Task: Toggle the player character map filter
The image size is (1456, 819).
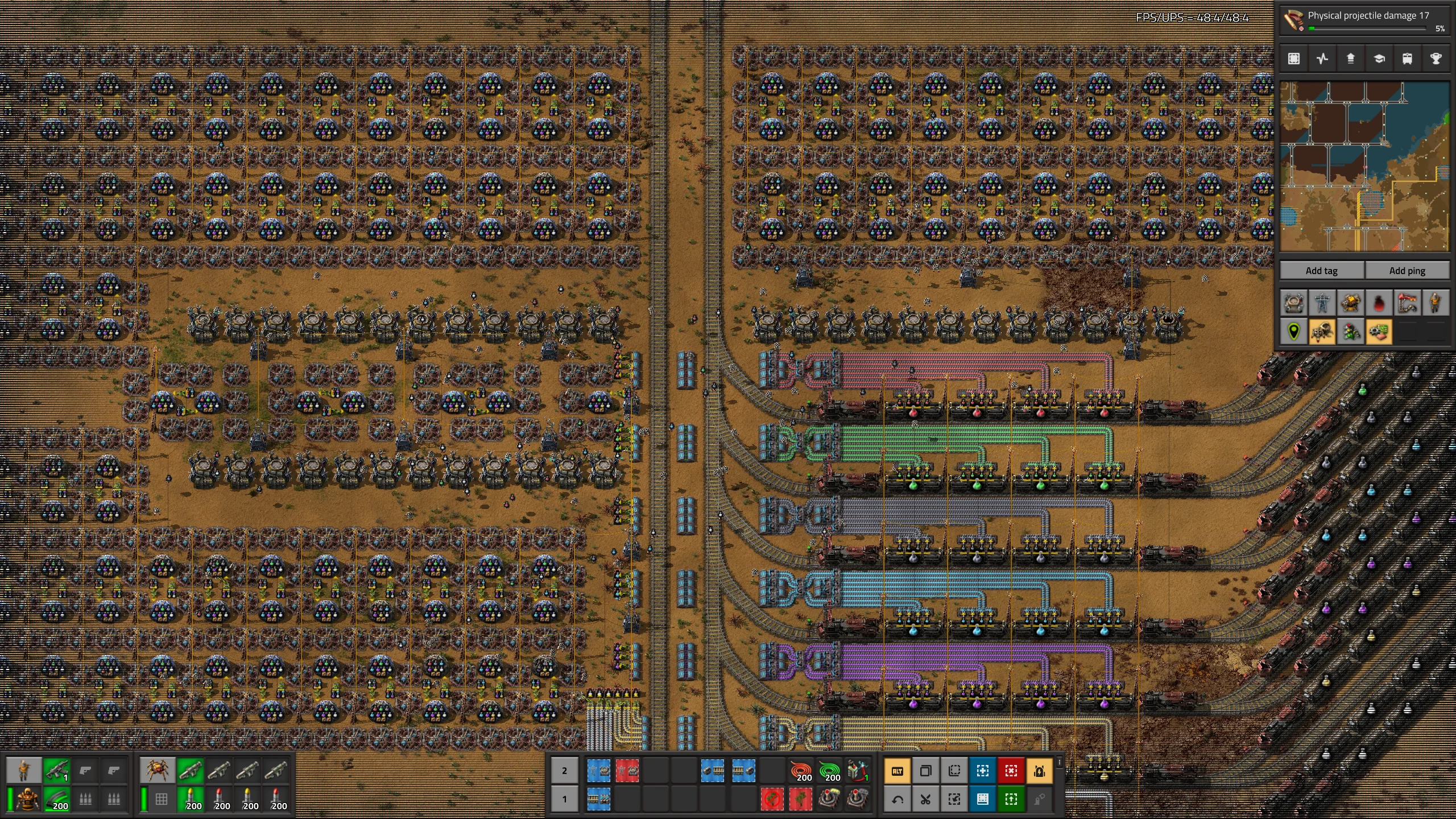Action: [1436, 303]
